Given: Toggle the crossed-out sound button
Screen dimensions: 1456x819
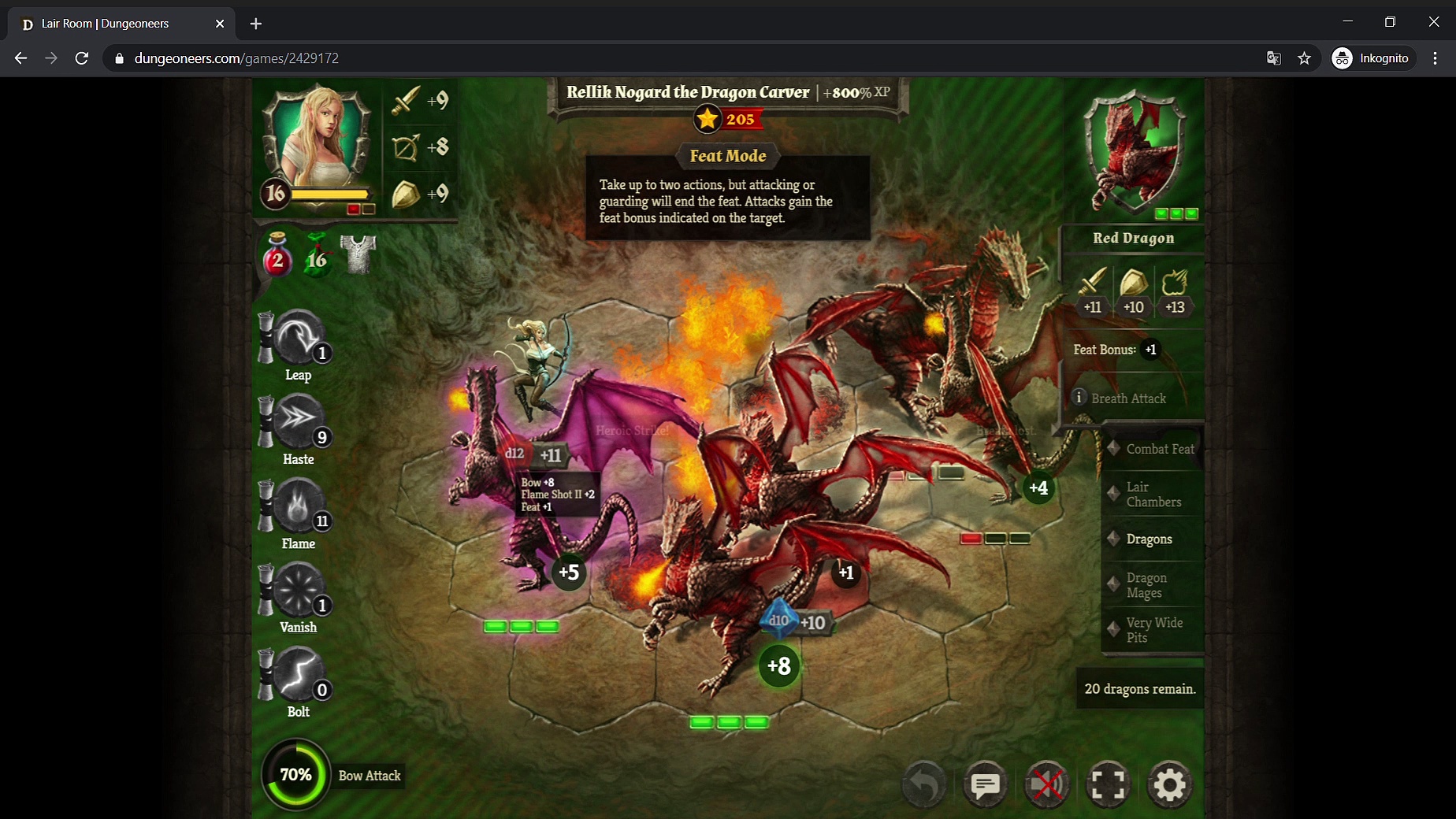Looking at the screenshot, I should coord(1046,784).
